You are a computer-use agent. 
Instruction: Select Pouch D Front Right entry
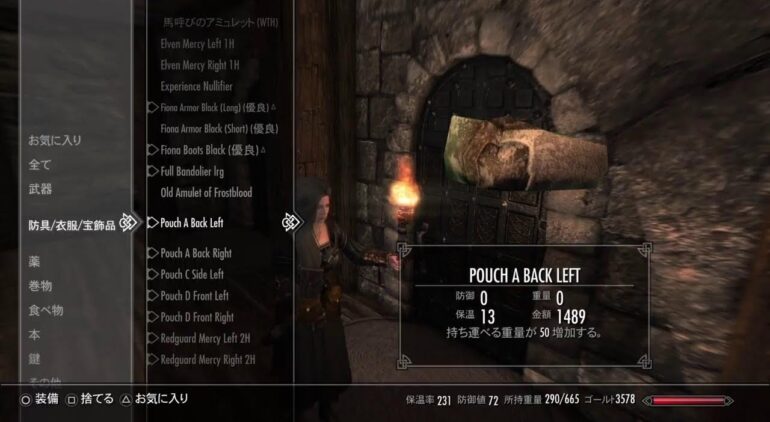click(x=197, y=317)
